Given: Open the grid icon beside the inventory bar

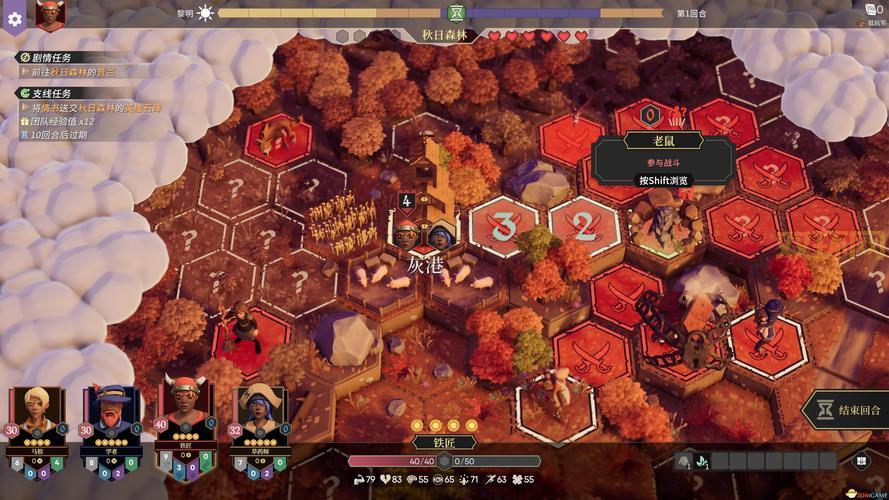Looking at the screenshot, I should 860,461.
